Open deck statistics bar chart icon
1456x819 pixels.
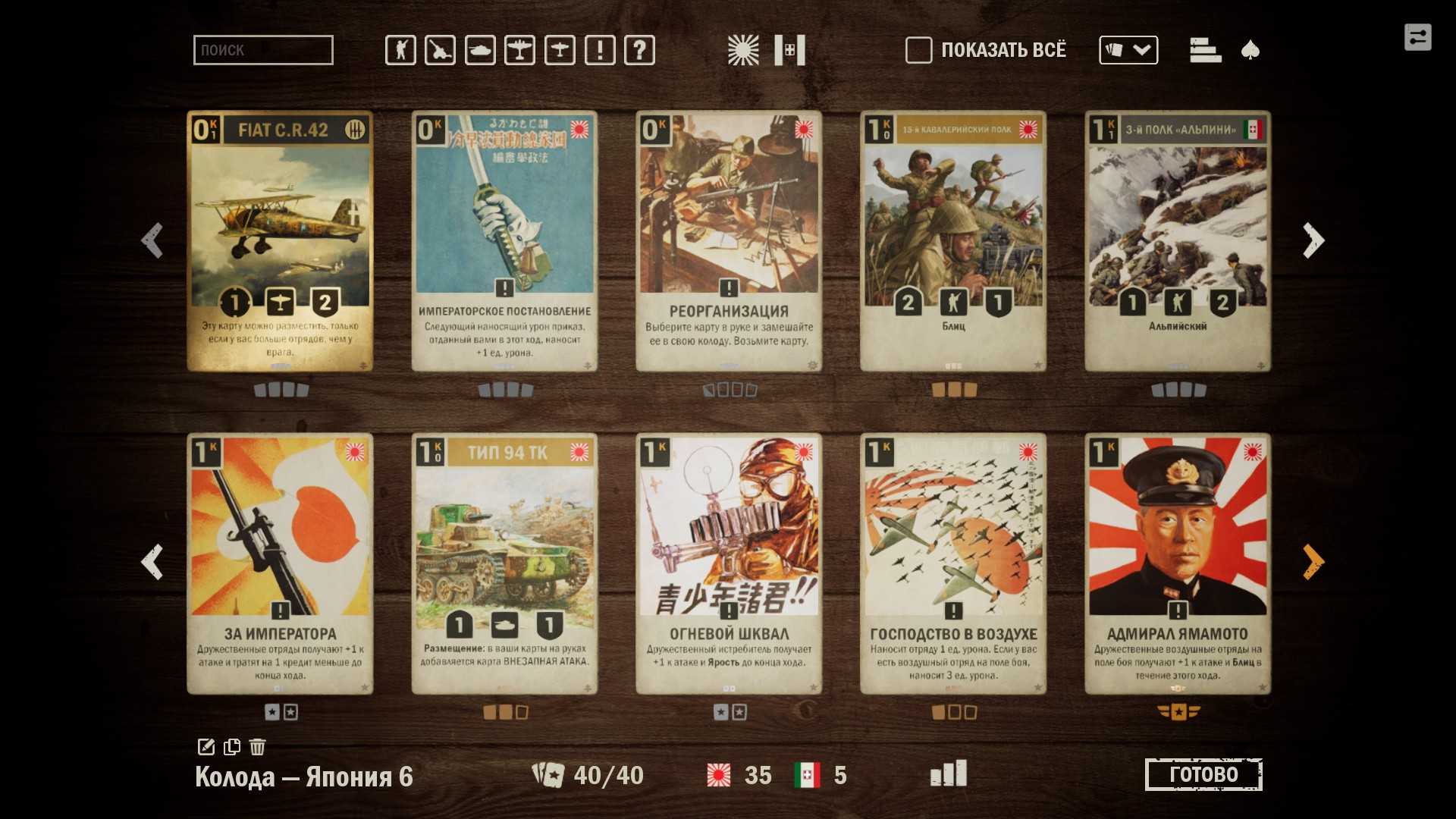(x=949, y=773)
